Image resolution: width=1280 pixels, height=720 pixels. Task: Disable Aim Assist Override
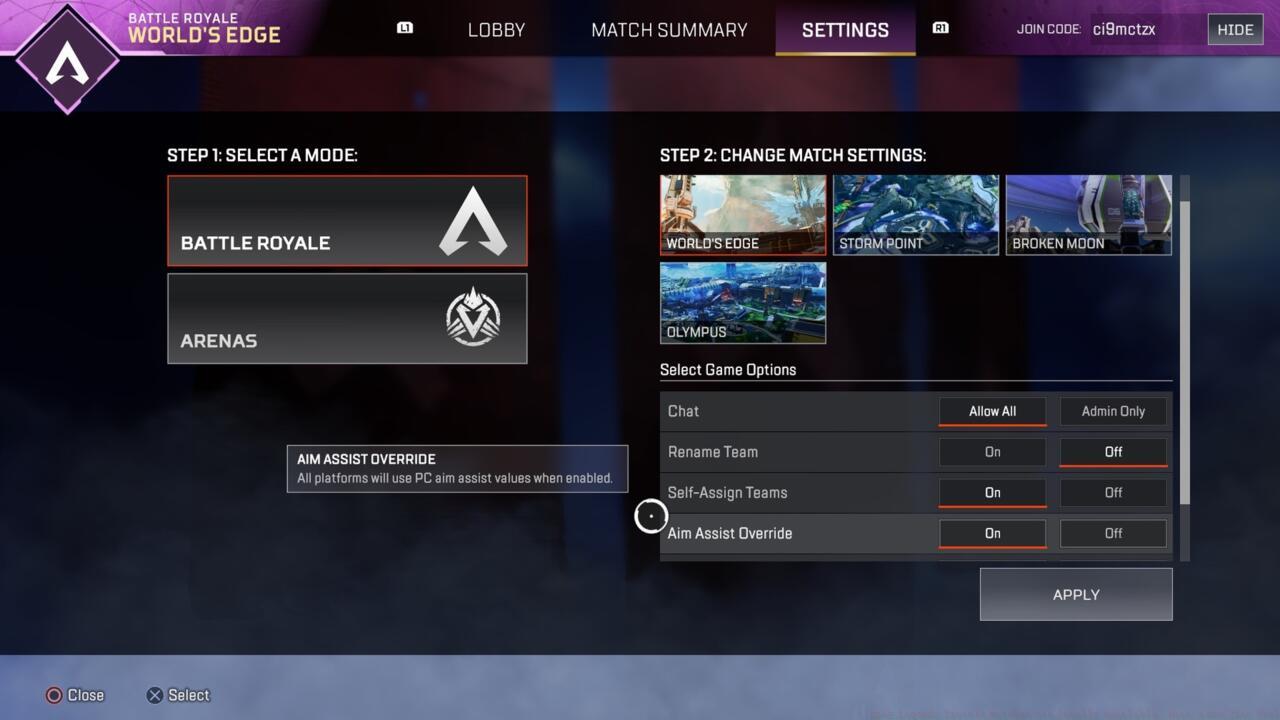click(x=1112, y=533)
